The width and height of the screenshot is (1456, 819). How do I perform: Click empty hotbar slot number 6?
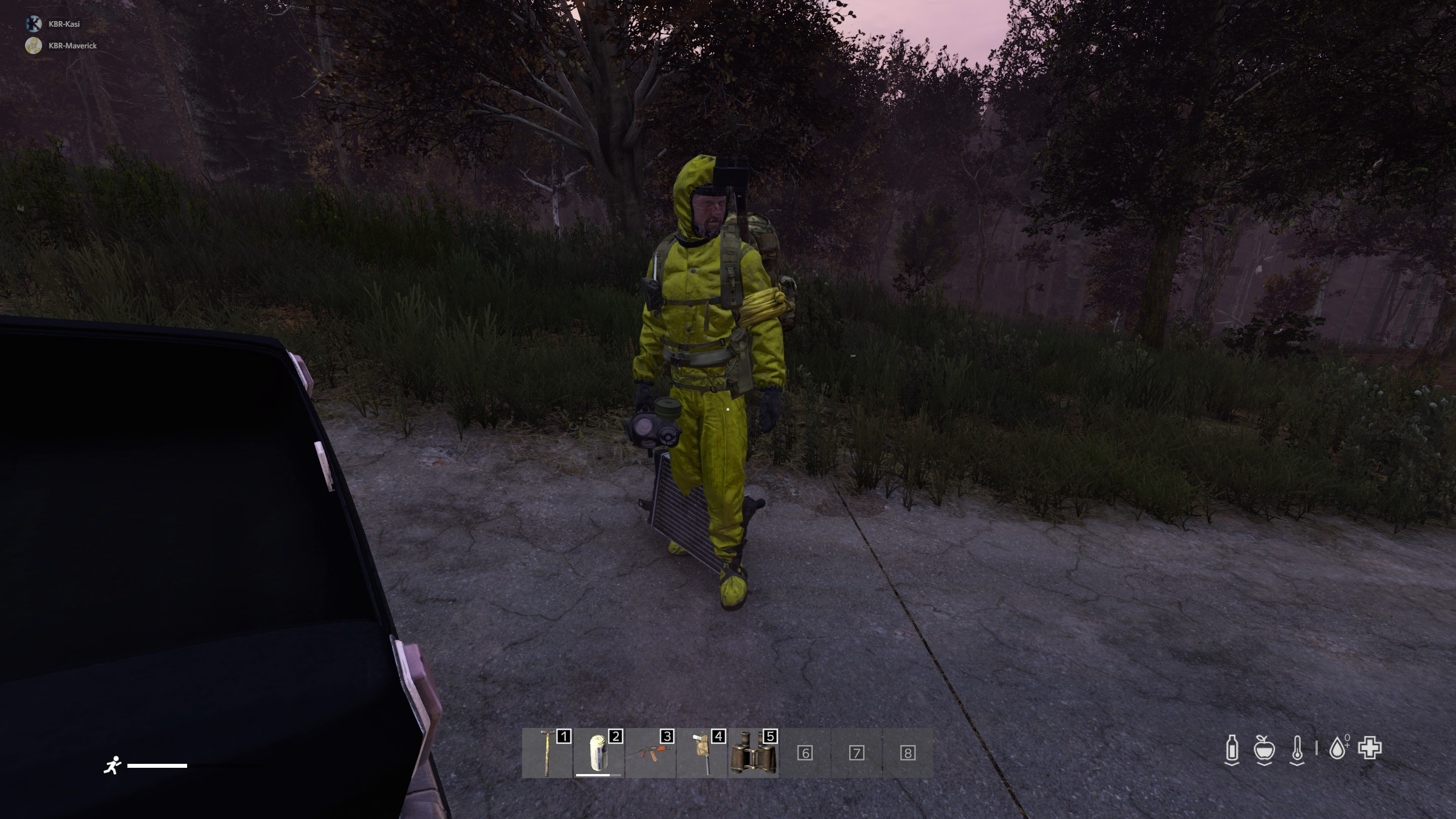804,753
